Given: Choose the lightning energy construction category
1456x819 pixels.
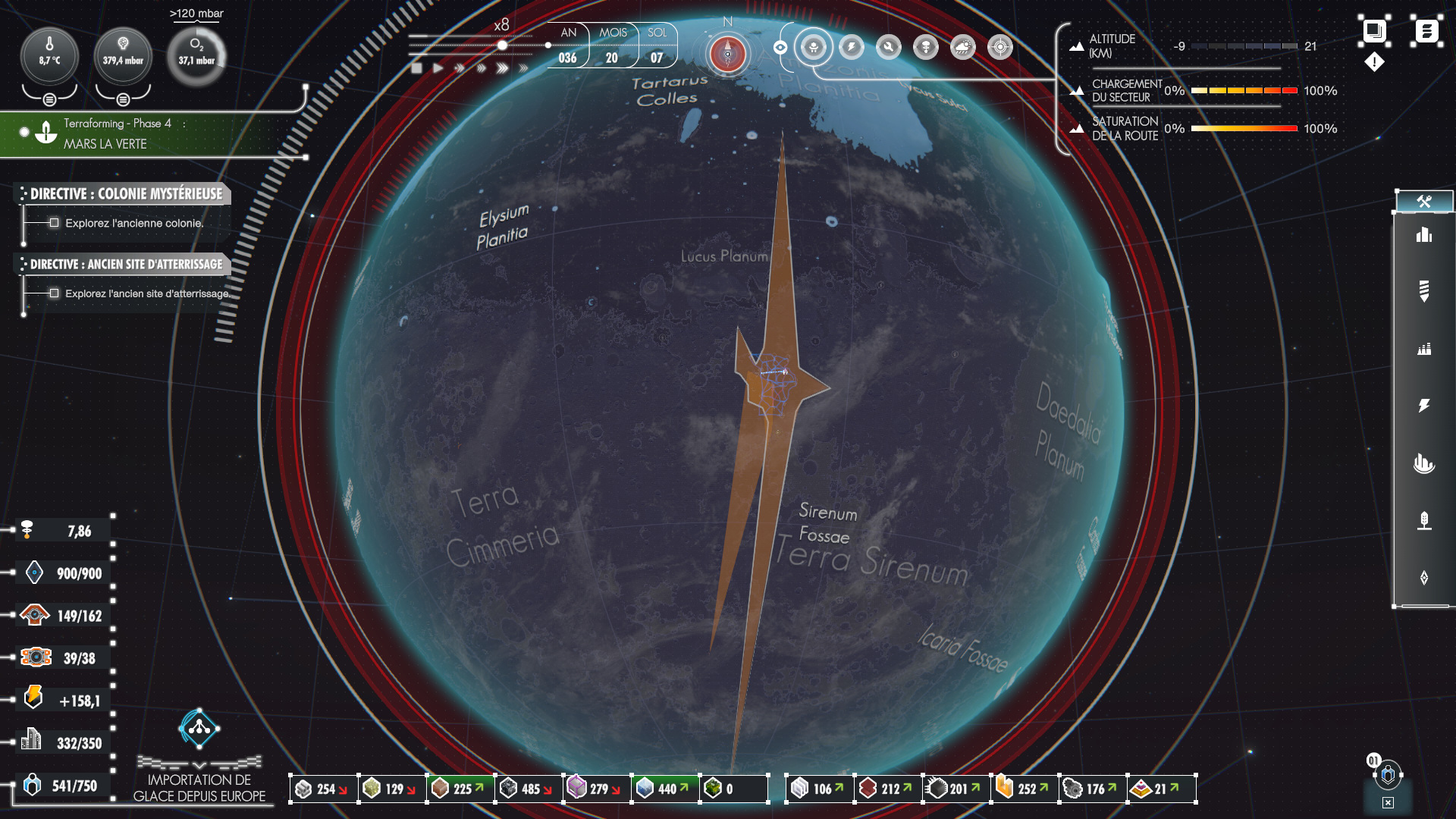Looking at the screenshot, I should click(1424, 406).
